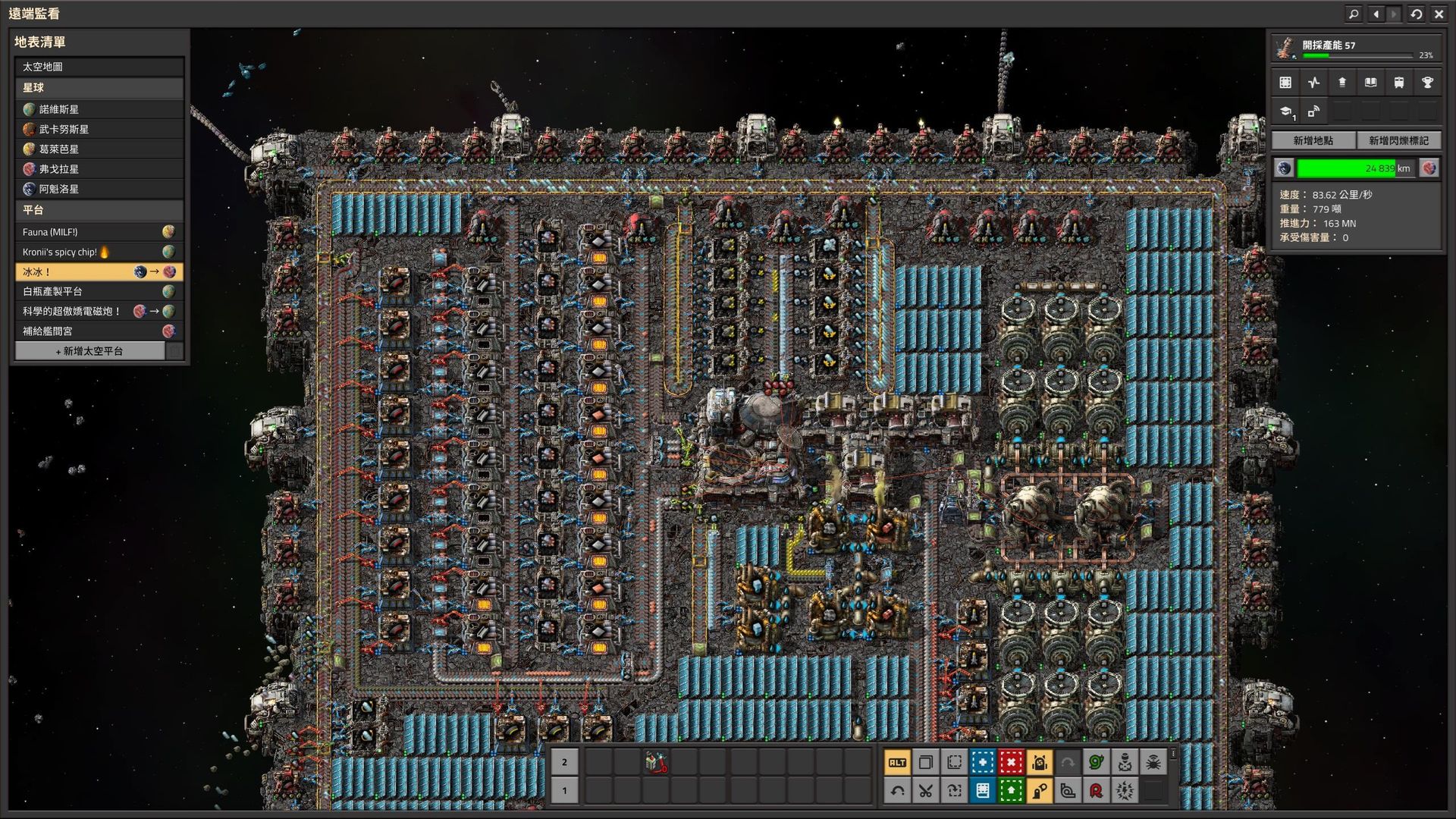Open the production statistics graph icon
1456x819 pixels.
(1314, 82)
